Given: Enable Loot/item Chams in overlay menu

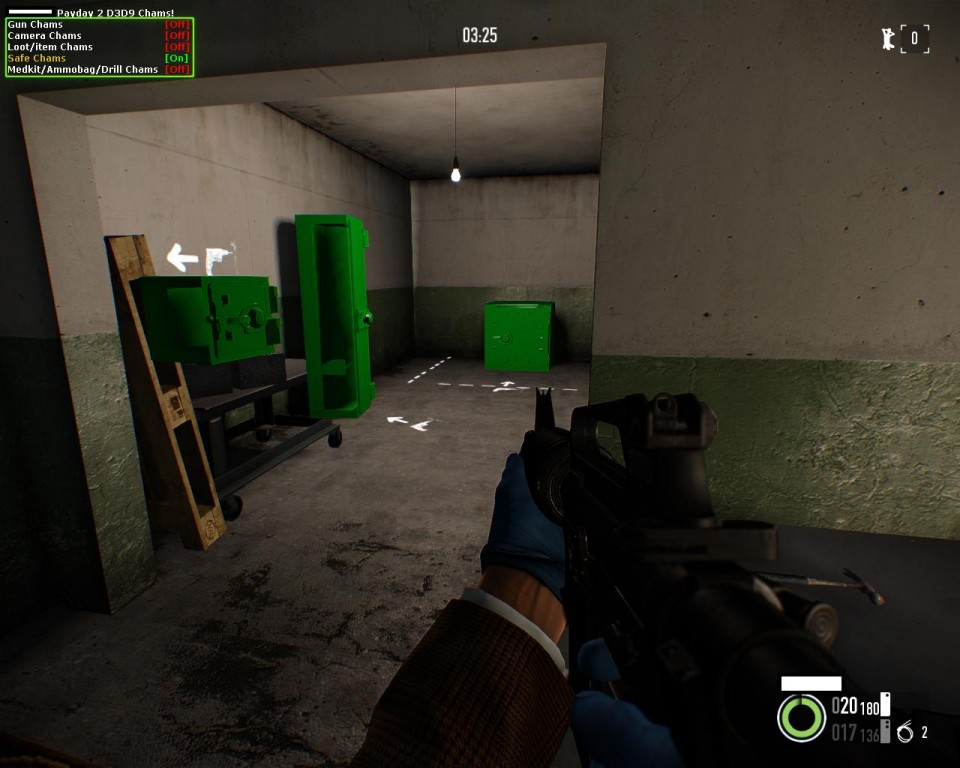Looking at the screenshot, I should click(177, 47).
